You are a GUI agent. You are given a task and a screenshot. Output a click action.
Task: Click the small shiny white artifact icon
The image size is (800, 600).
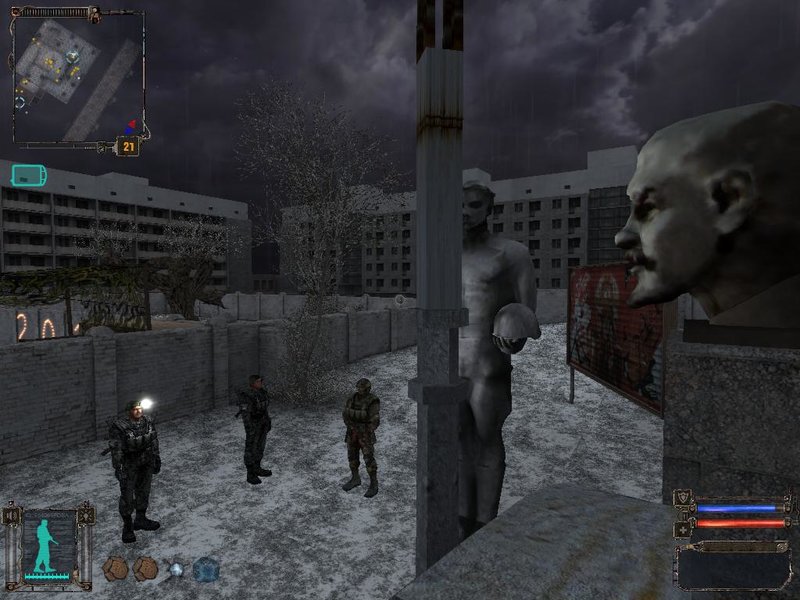click(x=176, y=569)
